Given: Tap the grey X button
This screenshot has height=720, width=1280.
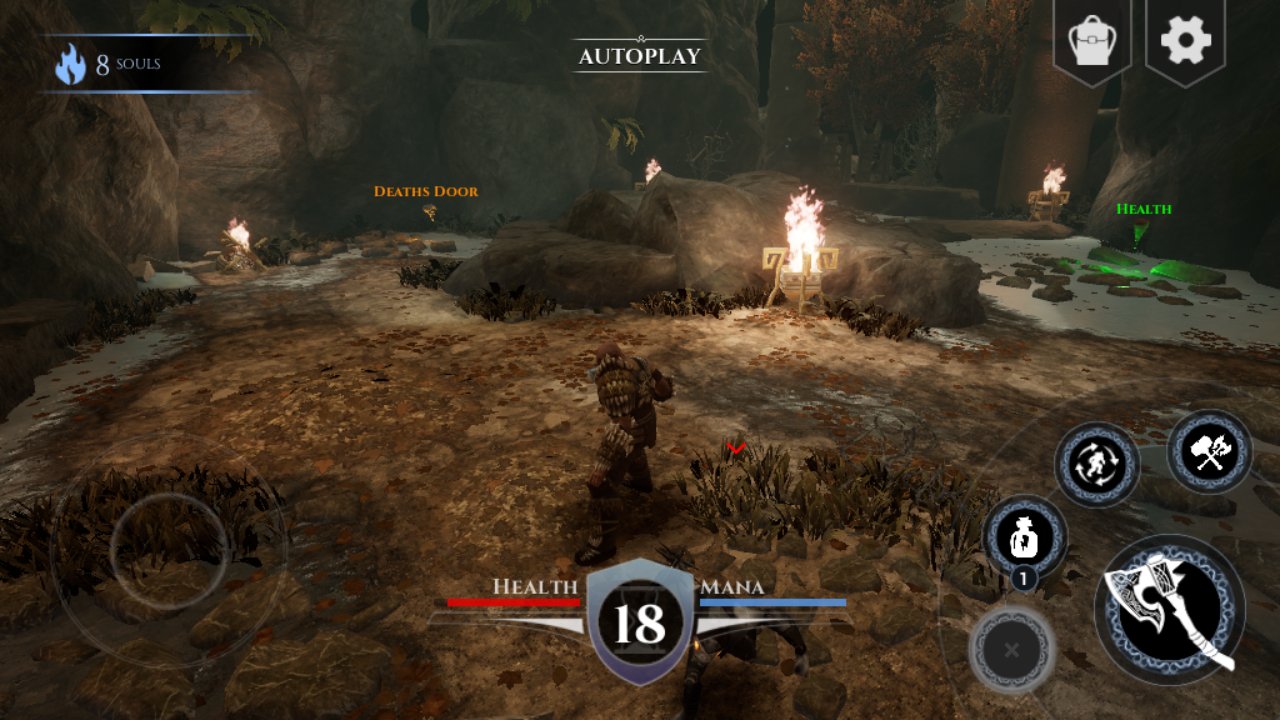Looking at the screenshot, I should [x=1011, y=650].
